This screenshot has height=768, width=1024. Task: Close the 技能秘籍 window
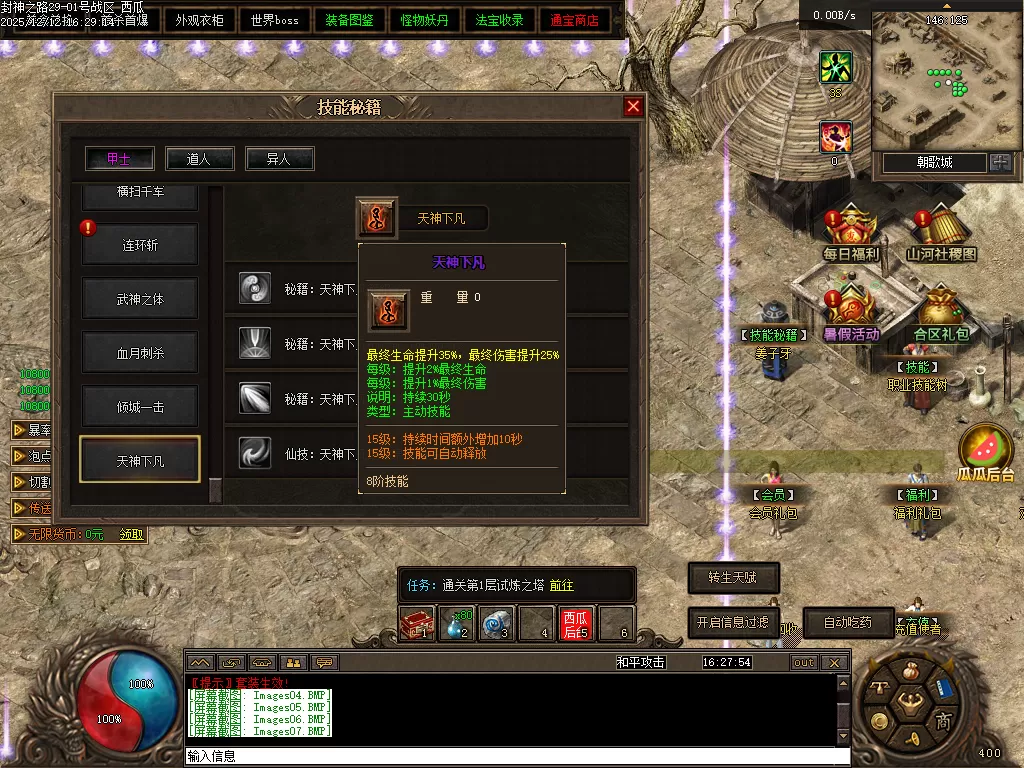pyautogui.click(x=633, y=107)
